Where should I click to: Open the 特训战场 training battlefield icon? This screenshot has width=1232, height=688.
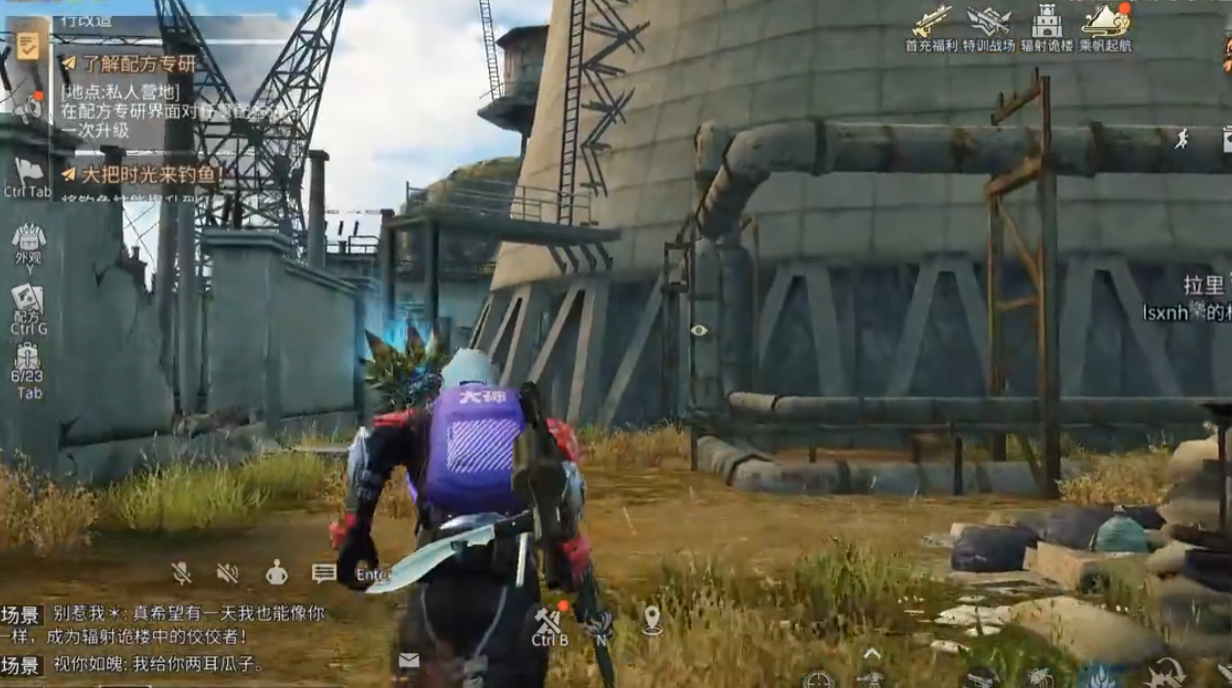[989, 25]
